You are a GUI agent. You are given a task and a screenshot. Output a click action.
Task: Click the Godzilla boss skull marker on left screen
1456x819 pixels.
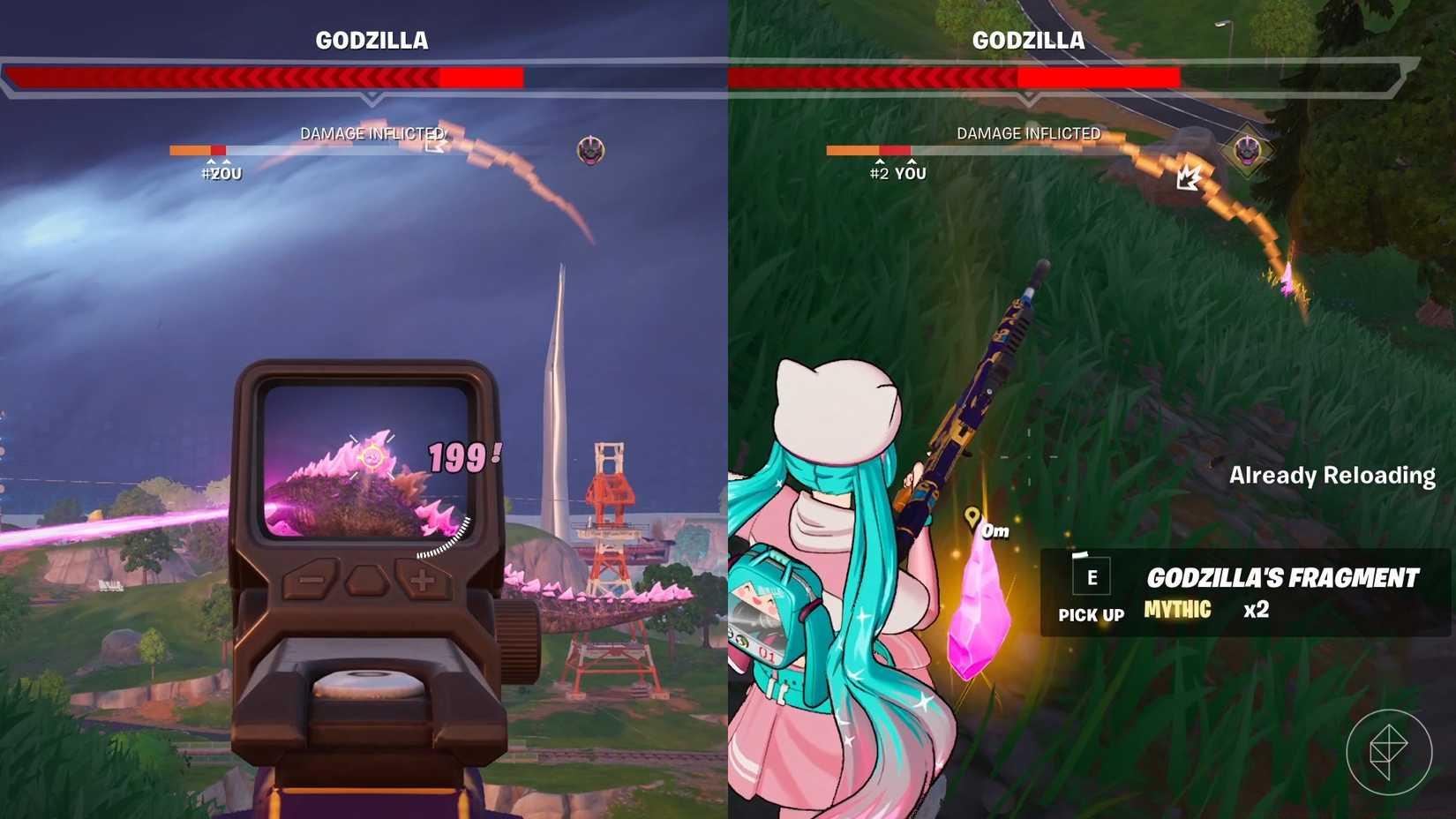pos(589,150)
